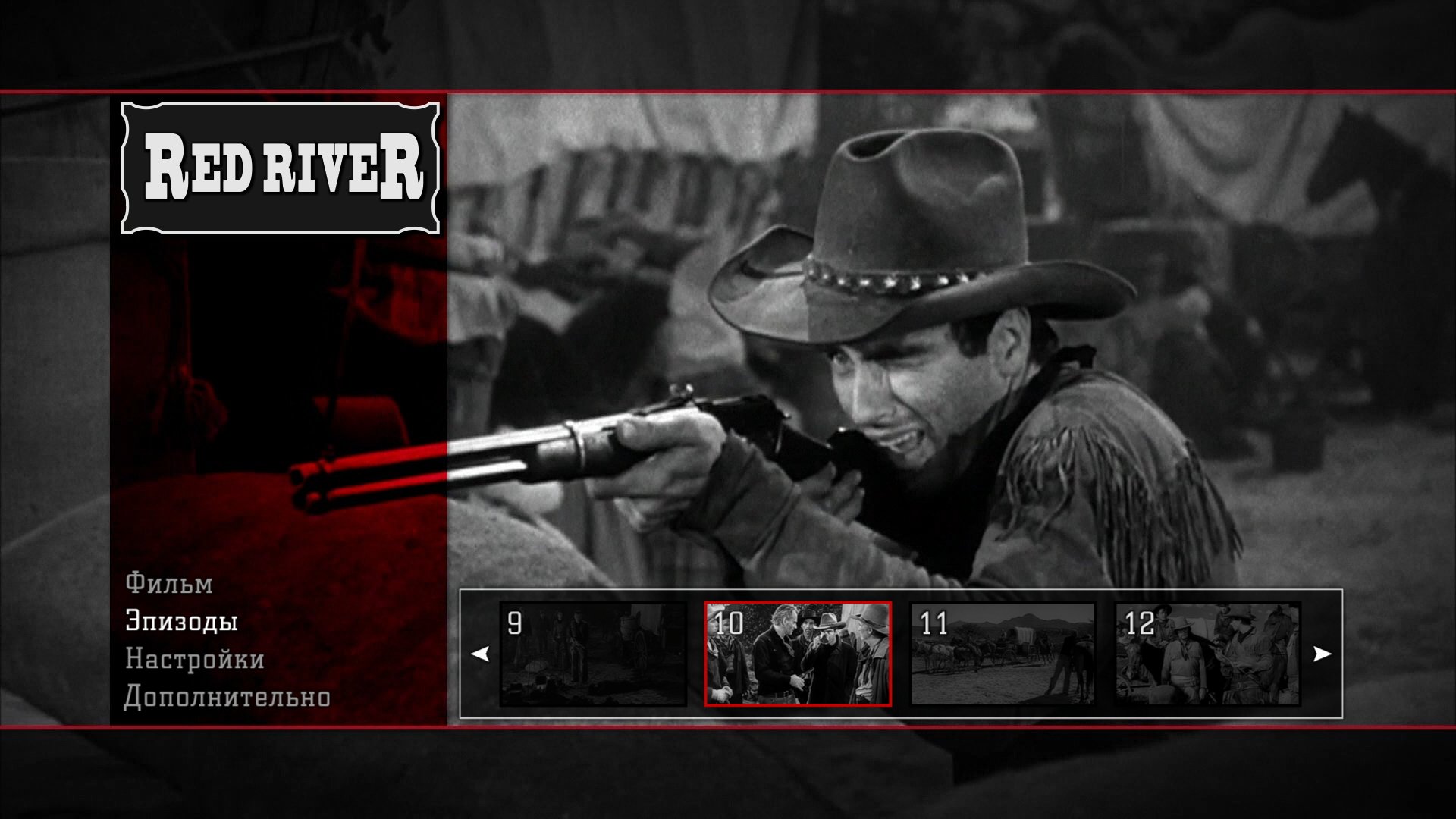Show next episodes with right arrow
The image size is (1456, 819).
[x=1322, y=654]
